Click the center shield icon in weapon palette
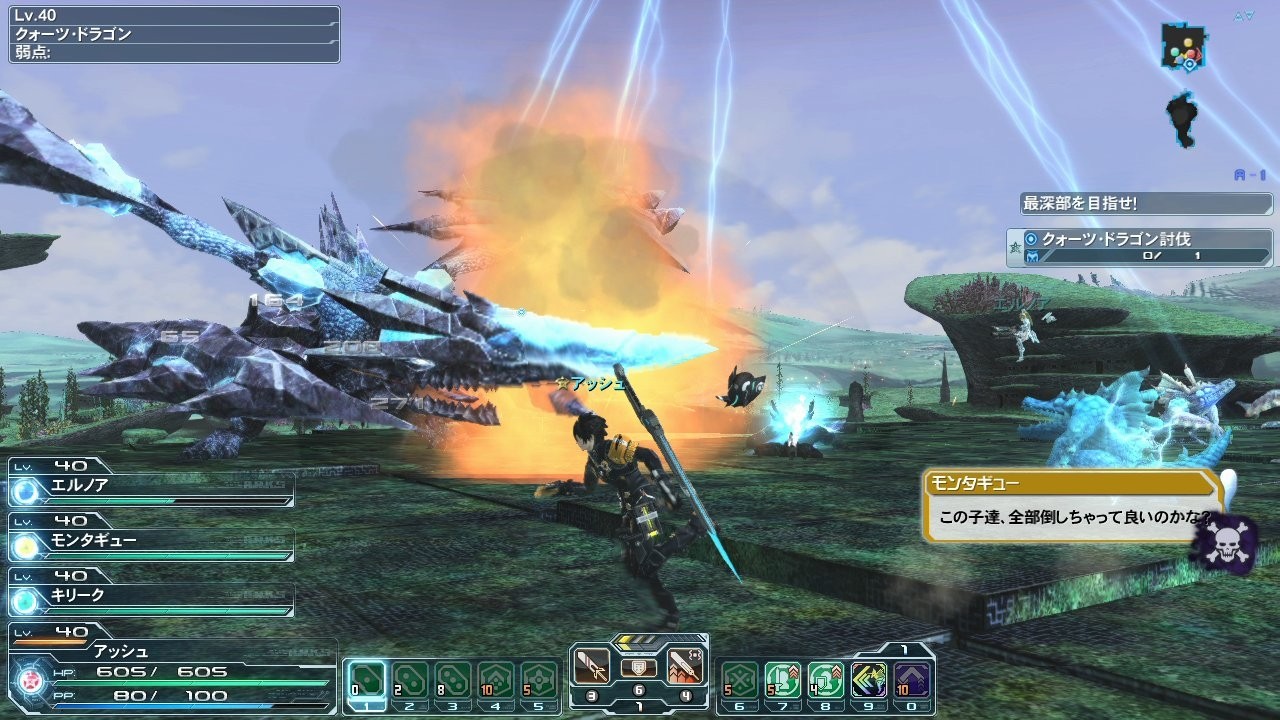 point(639,667)
